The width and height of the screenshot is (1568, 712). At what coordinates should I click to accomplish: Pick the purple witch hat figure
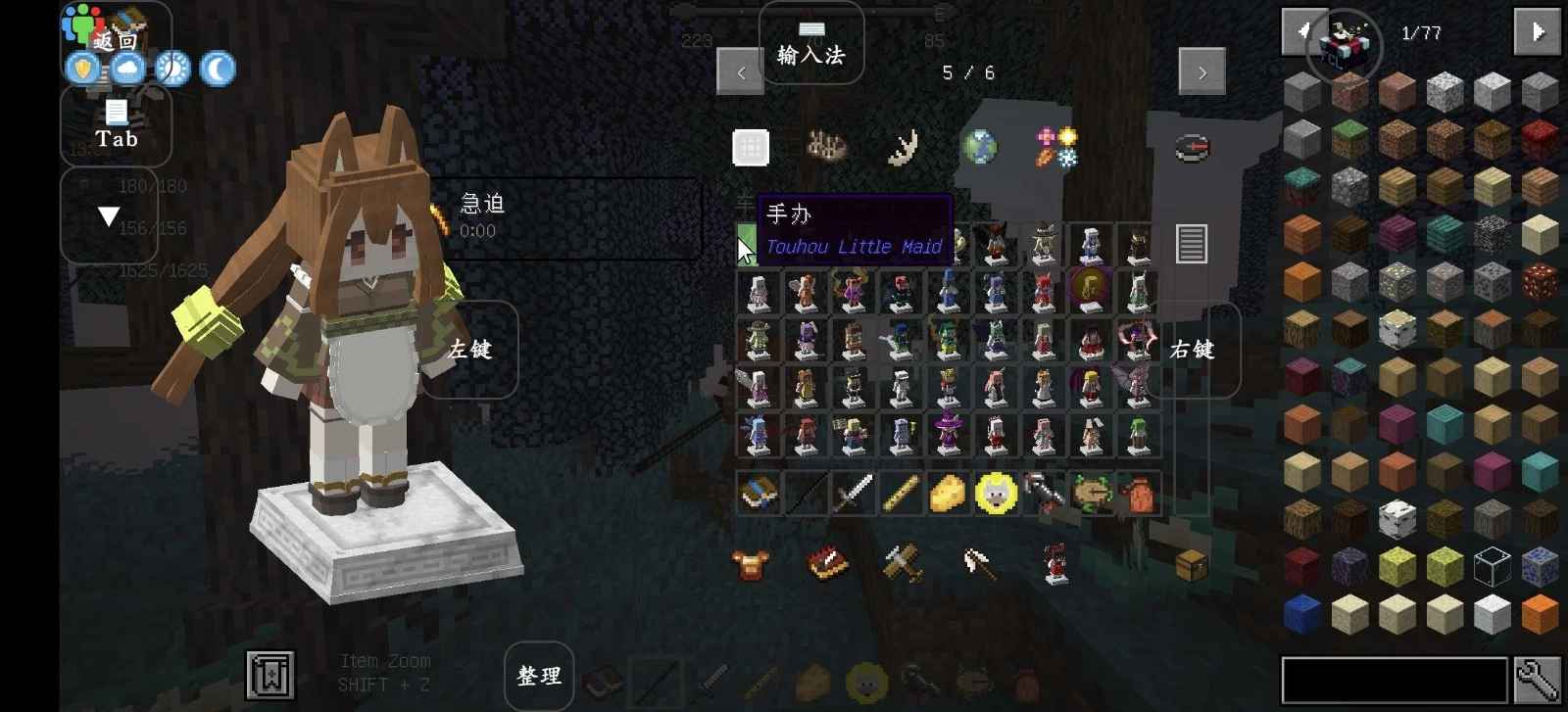949,435
